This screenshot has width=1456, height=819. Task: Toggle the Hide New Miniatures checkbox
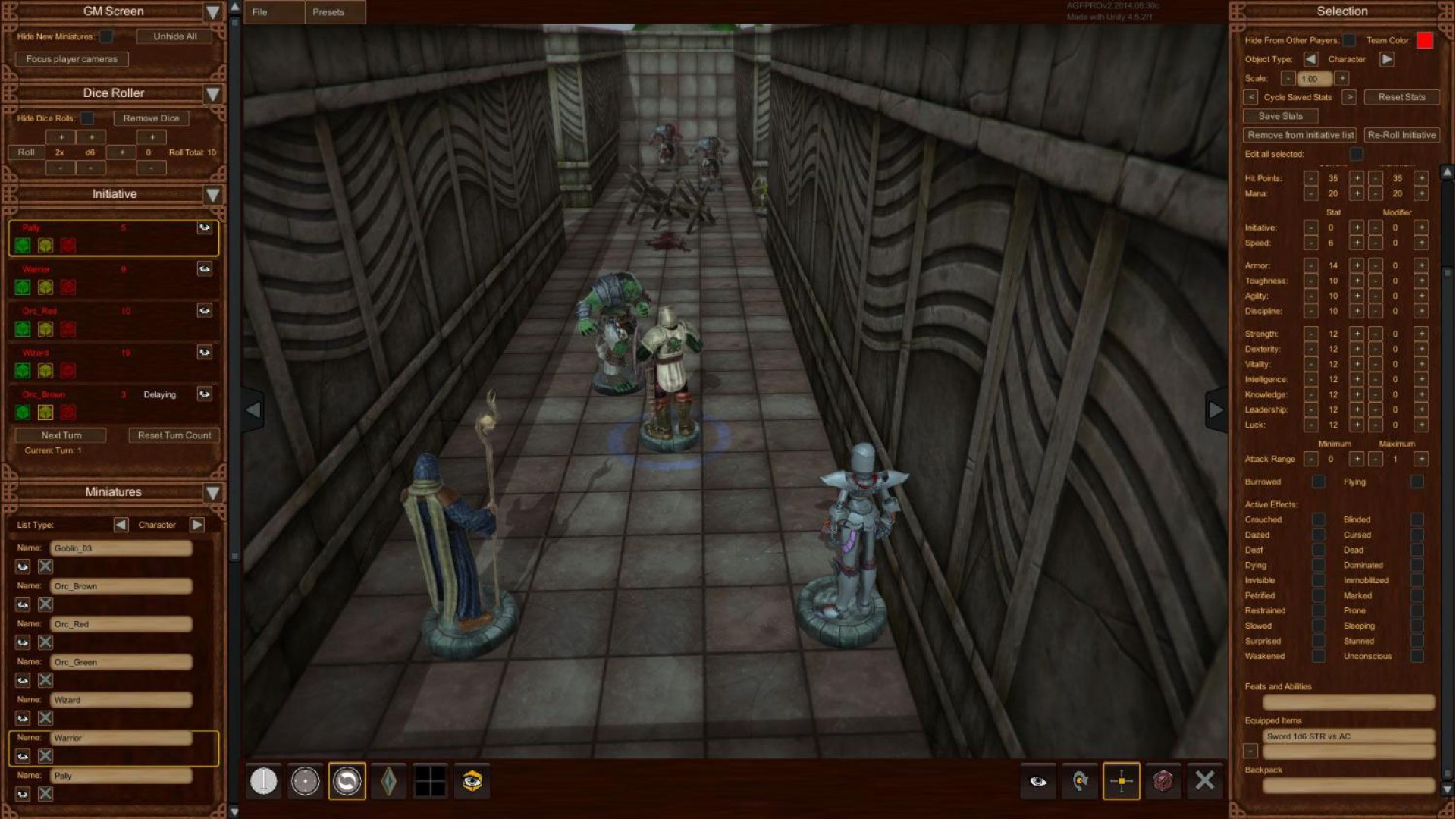pyautogui.click(x=107, y=36)
